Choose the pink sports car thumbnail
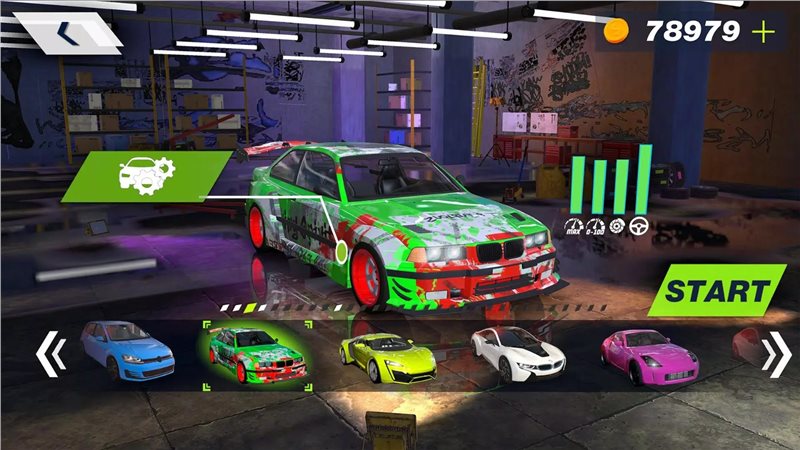Screen dimensions: 800x450 (648, 355)
